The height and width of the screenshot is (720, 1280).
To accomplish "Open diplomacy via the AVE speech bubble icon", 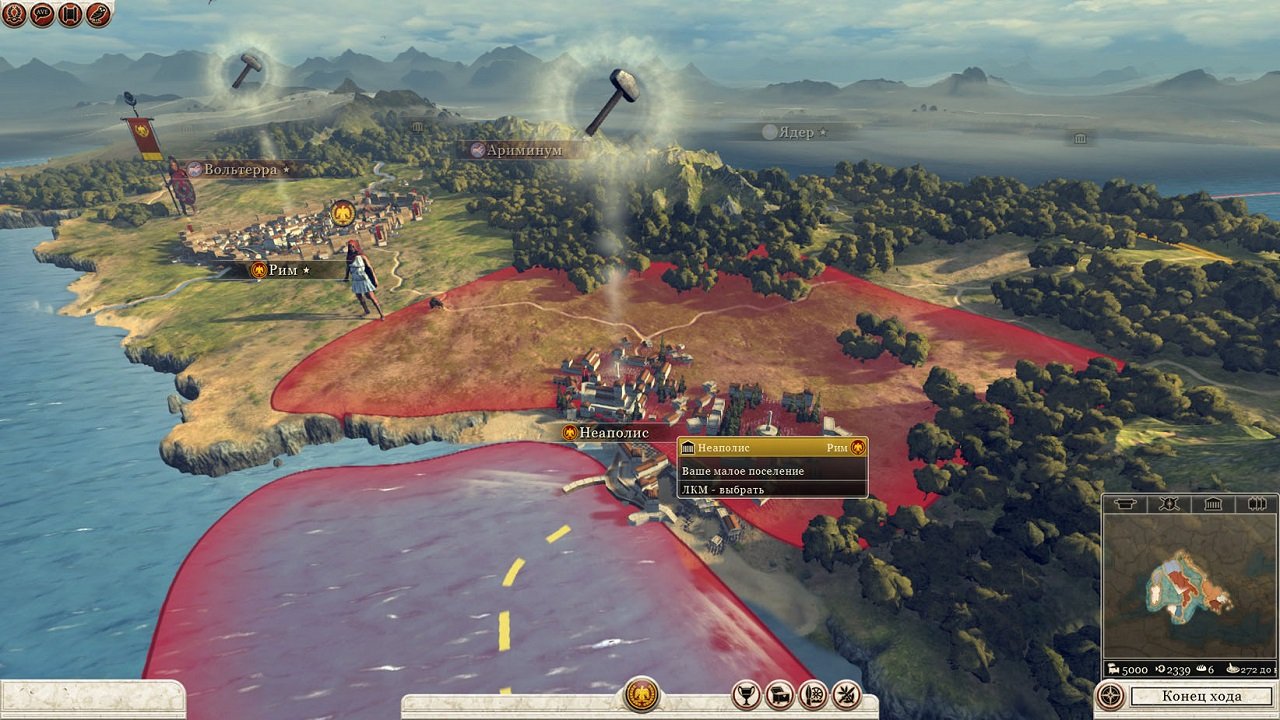I will (40, 15).
